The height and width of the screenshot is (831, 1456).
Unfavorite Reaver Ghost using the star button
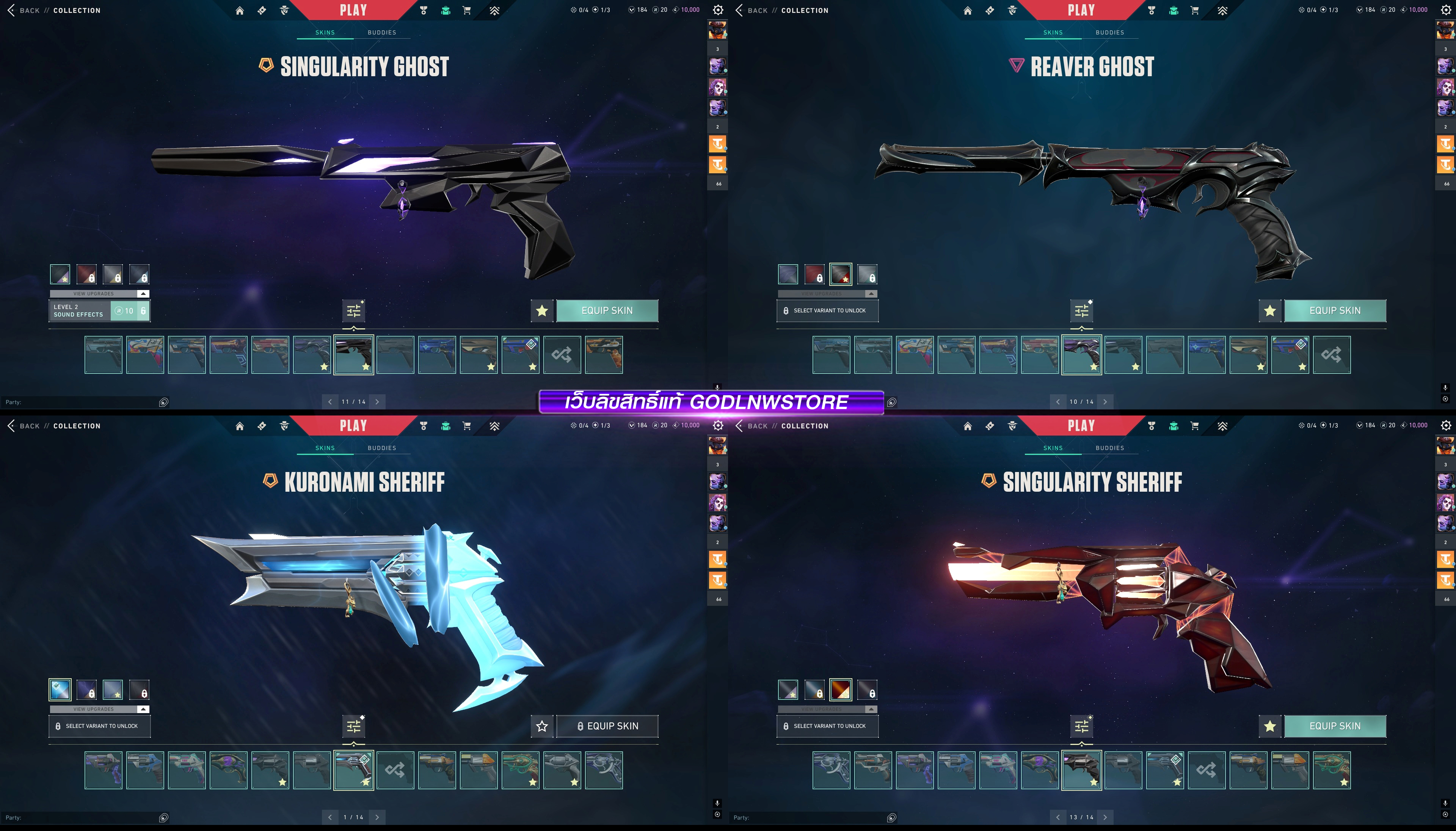[1269, 310]
